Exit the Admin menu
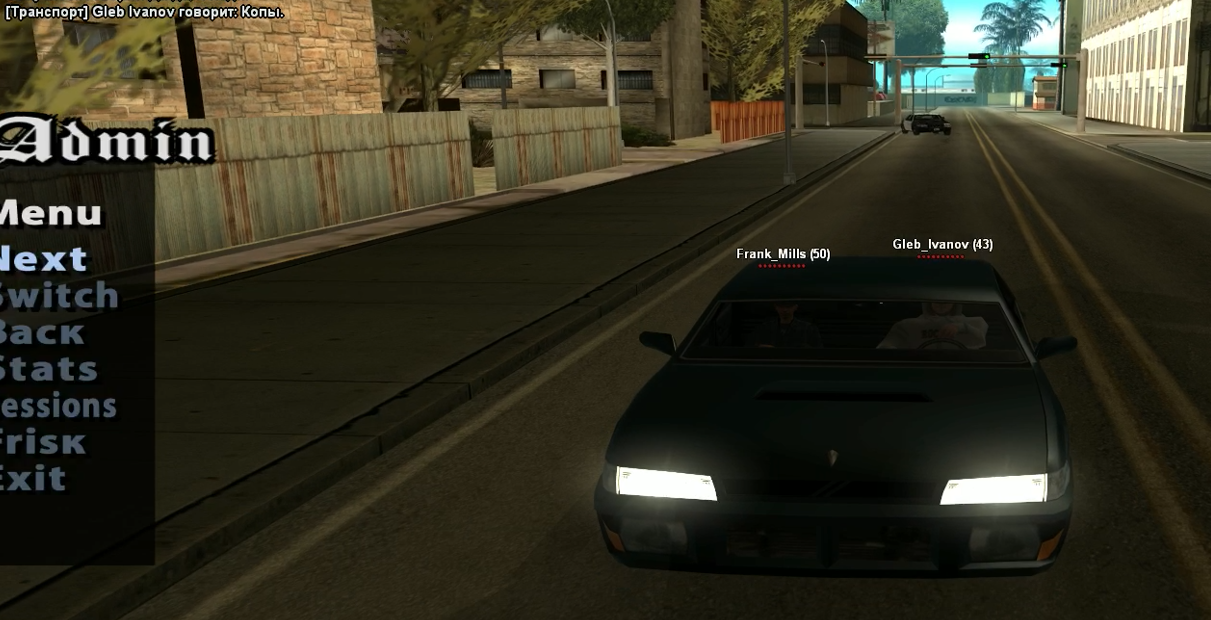The width and height of the screenshot is (1211, 620). point(33,478)
